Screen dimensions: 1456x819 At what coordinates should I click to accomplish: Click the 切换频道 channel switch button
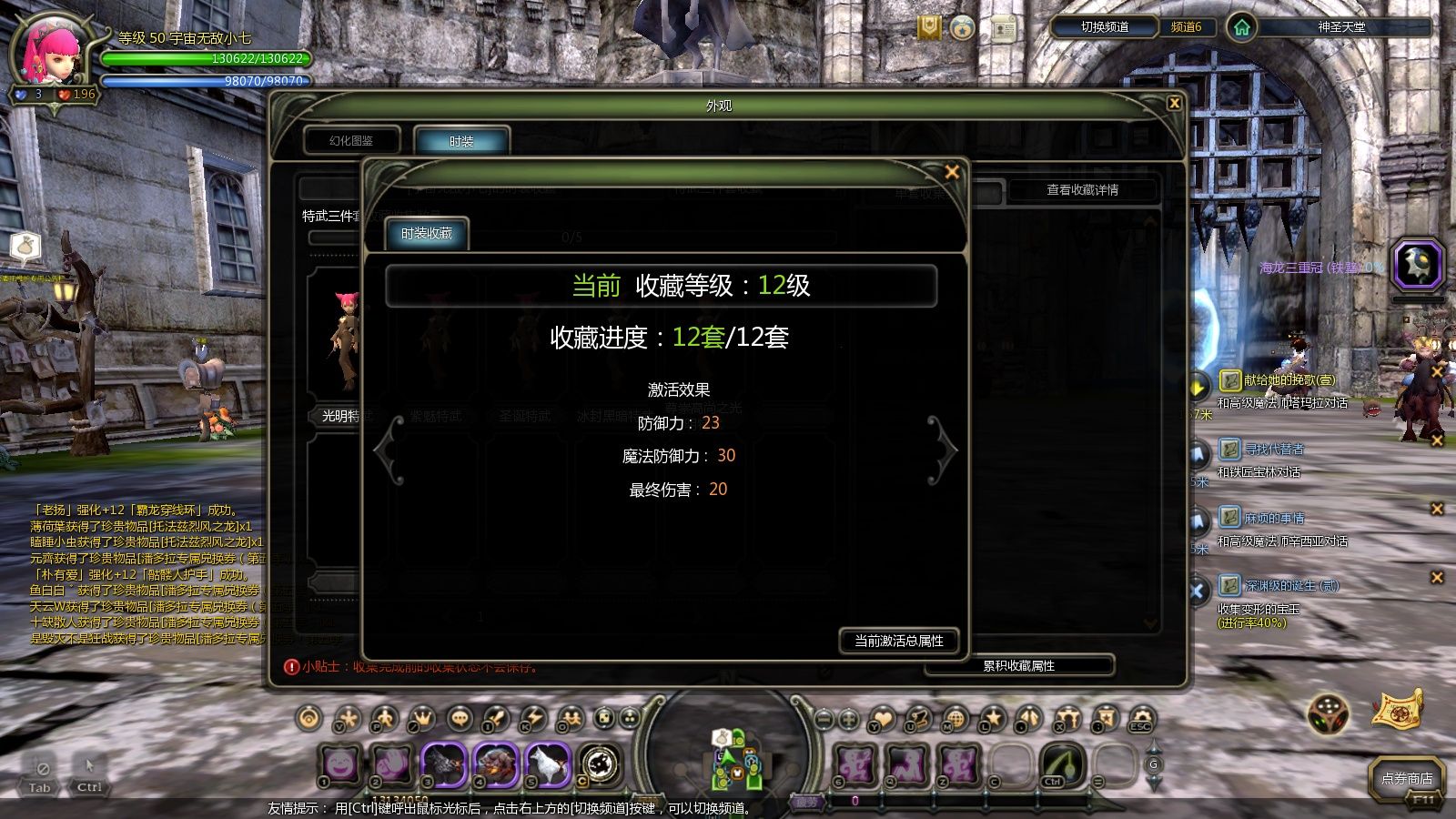pos(1104,27)
